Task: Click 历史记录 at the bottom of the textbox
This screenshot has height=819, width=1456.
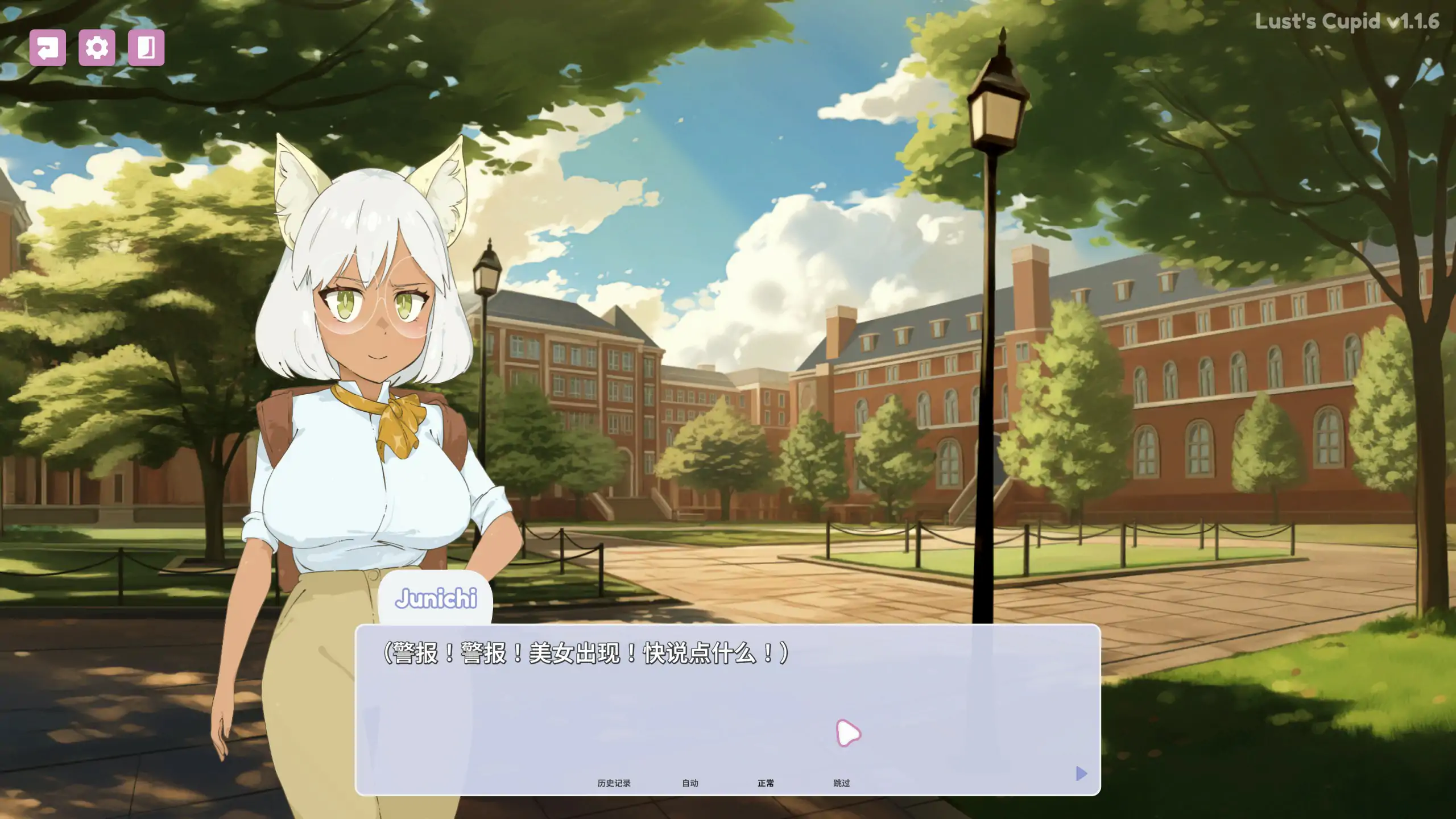Action: coord(614,783)
